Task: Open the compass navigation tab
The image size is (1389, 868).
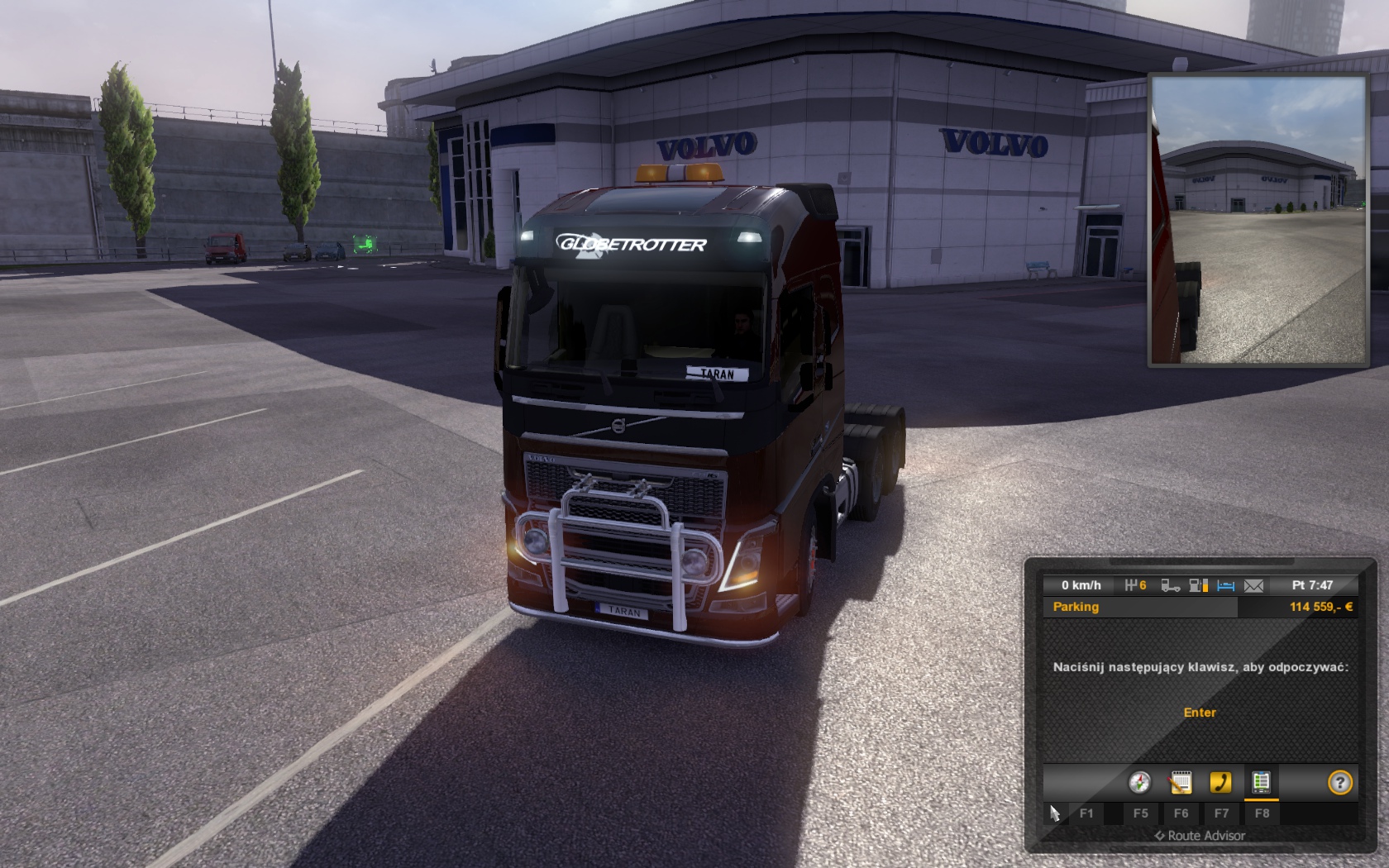Action: click(1140, 782)
